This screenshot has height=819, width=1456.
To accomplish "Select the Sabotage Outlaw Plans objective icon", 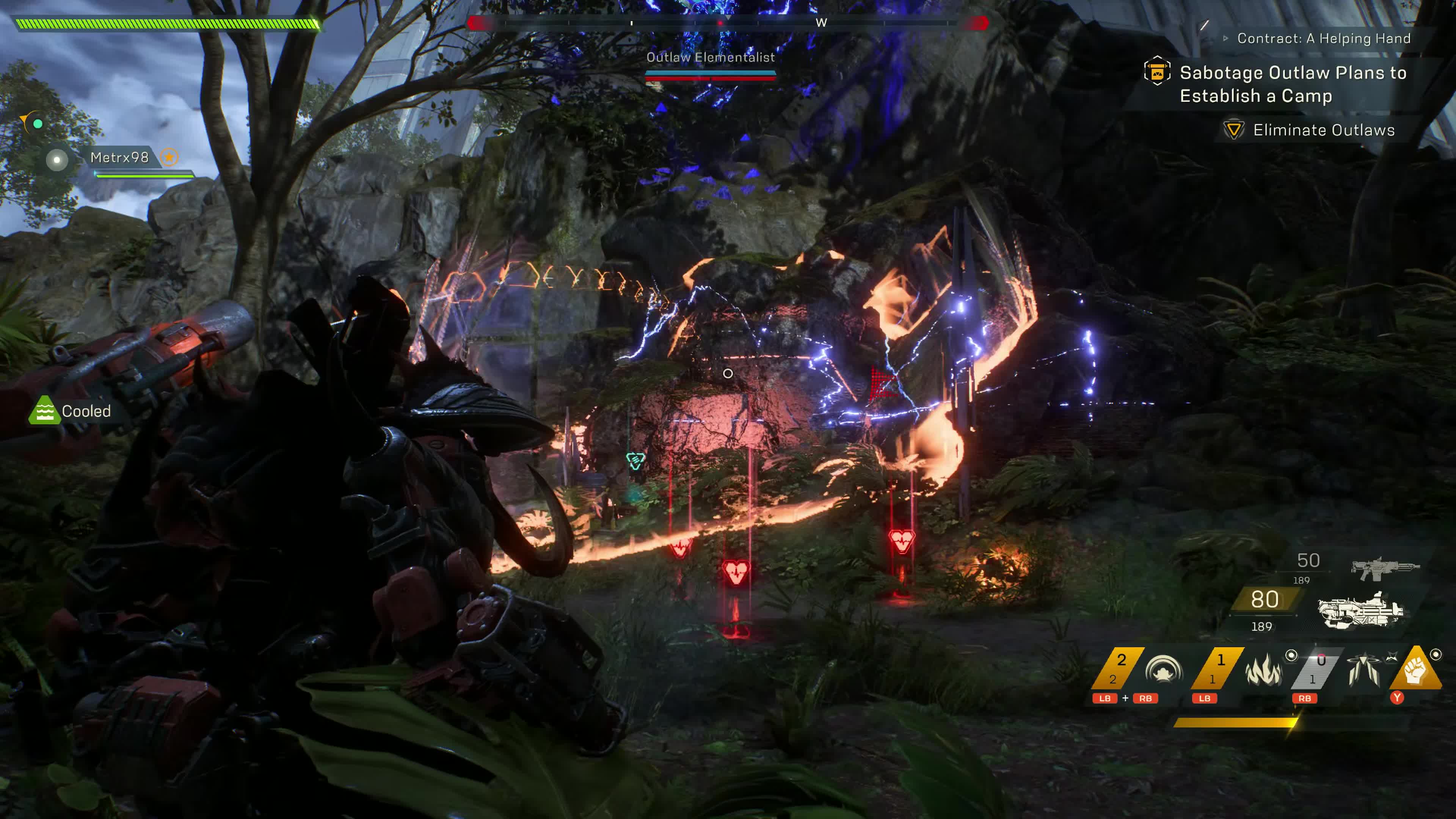I will (1156, 72).
